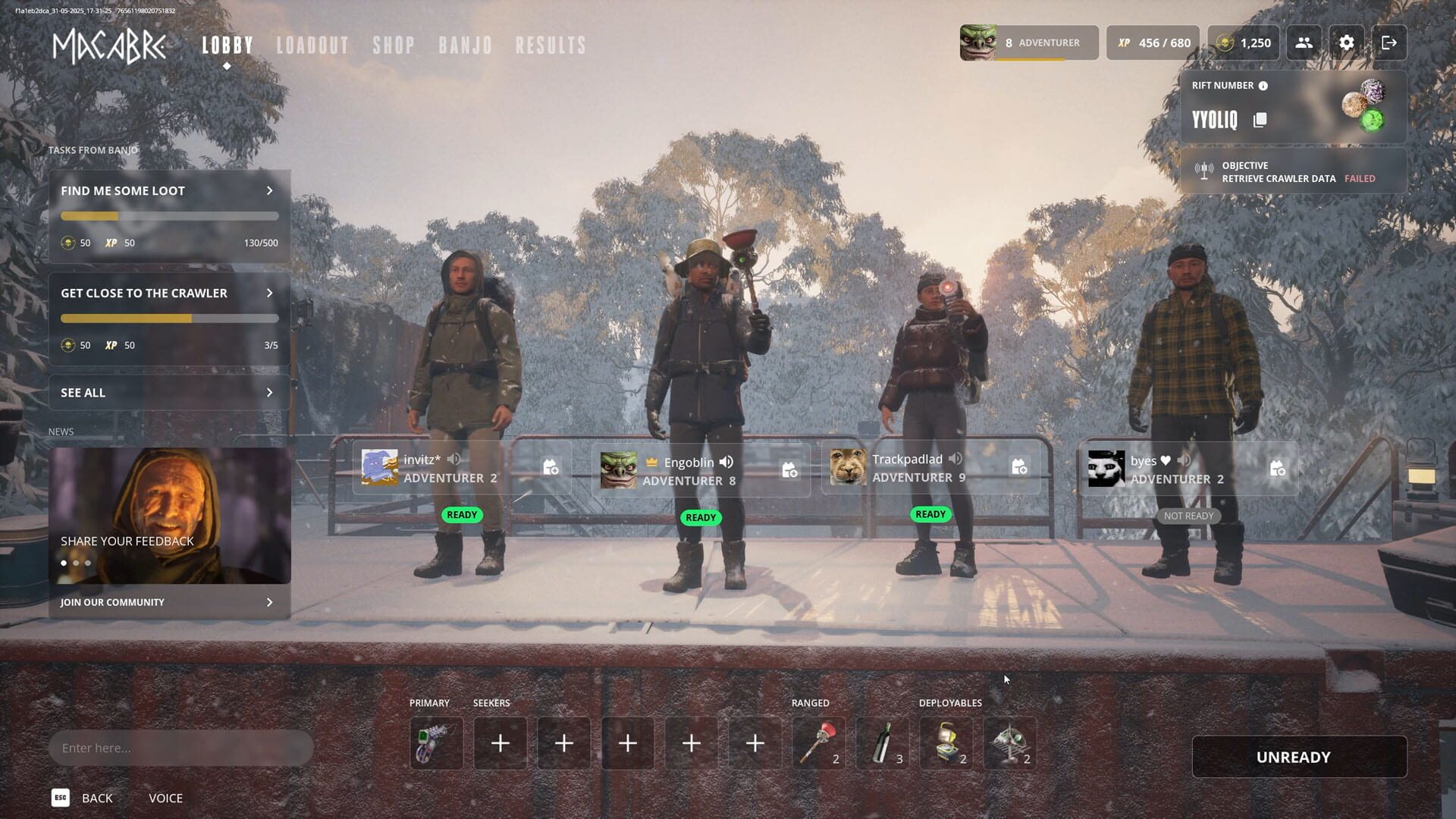The width and height of the screenshot is (1456, 819).
Task: Inspect Engoblin's equipment via the loadout icon
Action: point(789,470)
